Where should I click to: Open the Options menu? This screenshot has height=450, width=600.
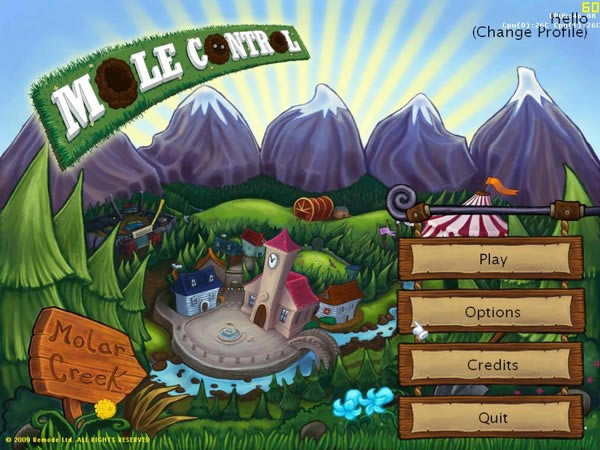[x=491, y=312]
